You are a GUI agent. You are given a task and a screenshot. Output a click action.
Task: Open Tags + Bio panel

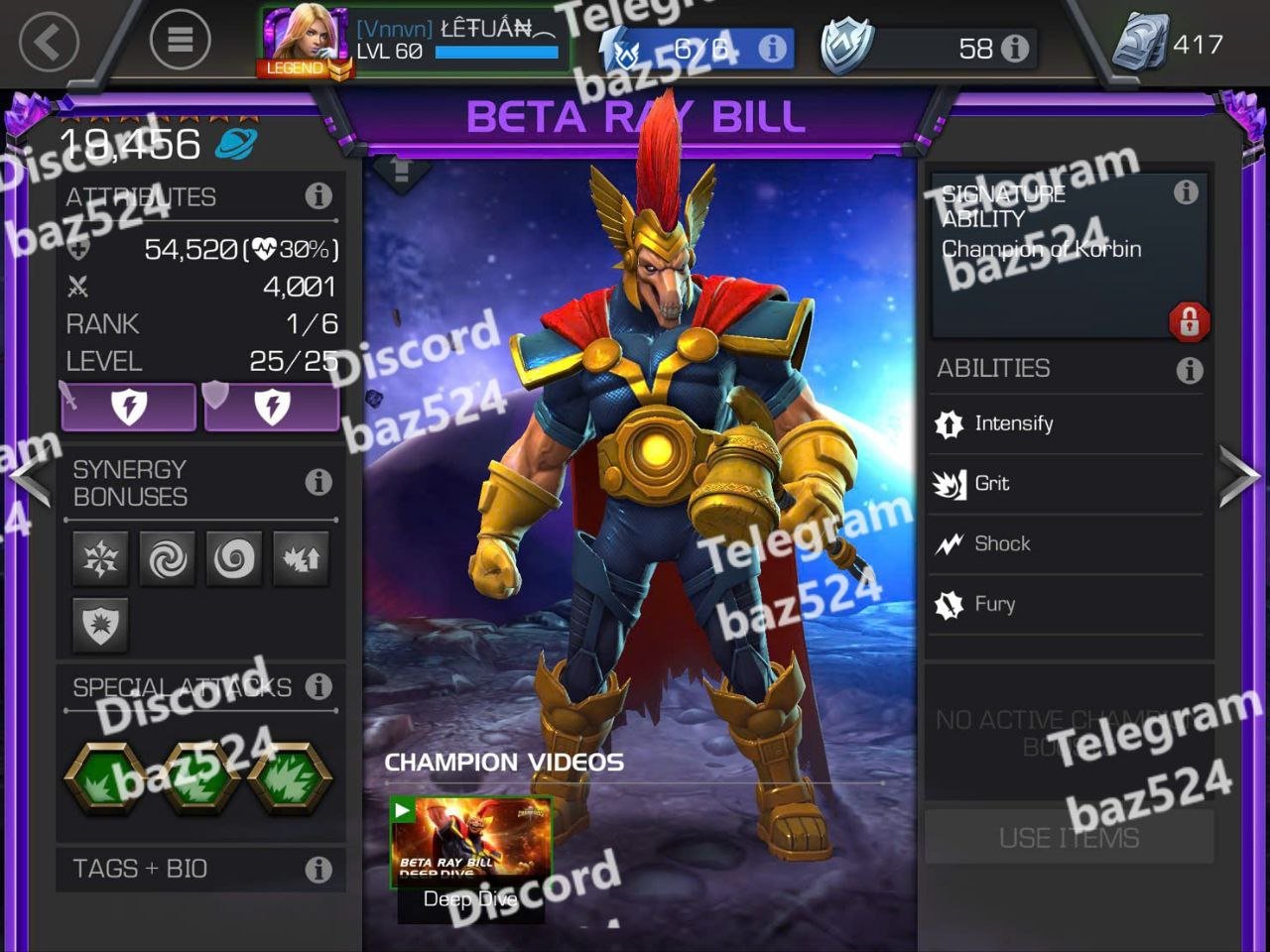pyautogui.click(x=200, y=869)
